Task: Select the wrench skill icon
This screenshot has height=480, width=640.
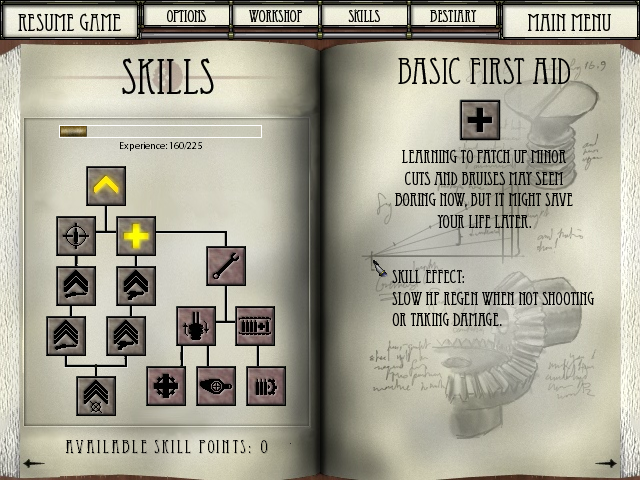Action: click(226, 266)
